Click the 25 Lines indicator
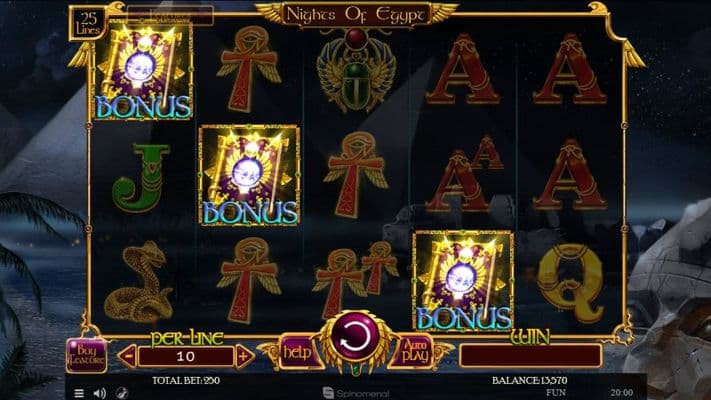 (x=89, y=22)
